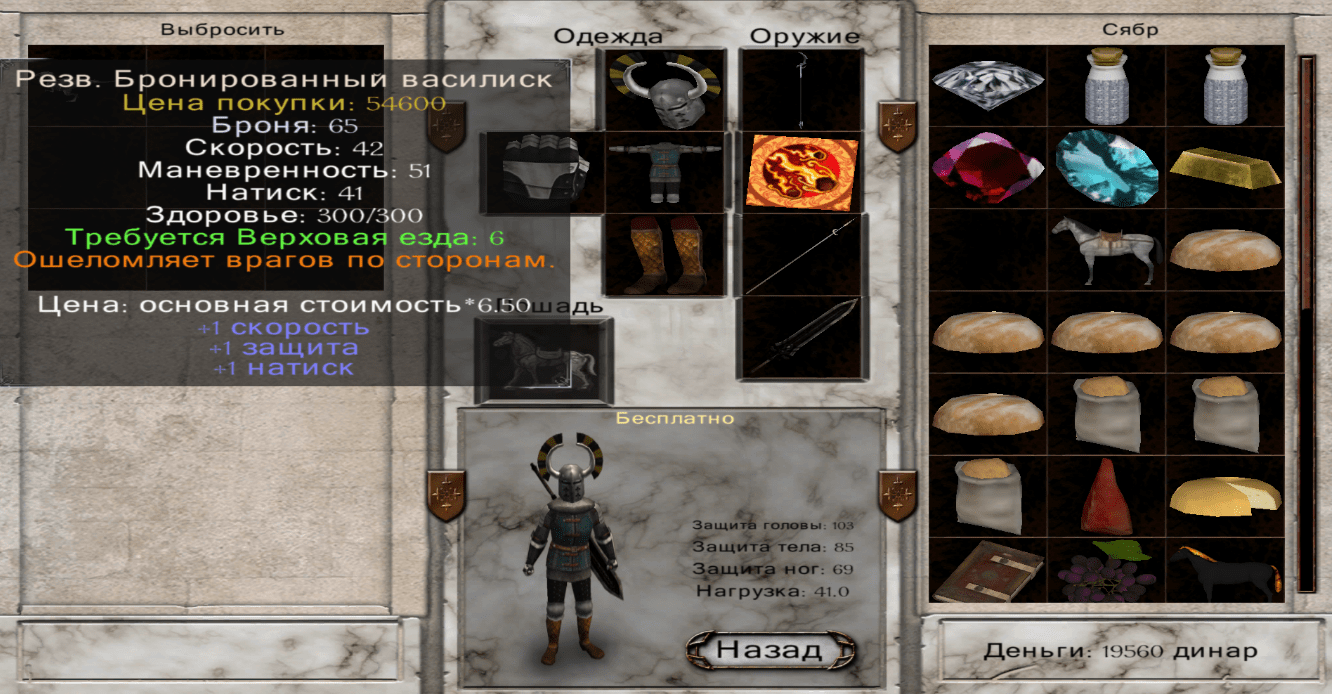Click the Назад back button
Screen dimensions: 1332x694
770,650
